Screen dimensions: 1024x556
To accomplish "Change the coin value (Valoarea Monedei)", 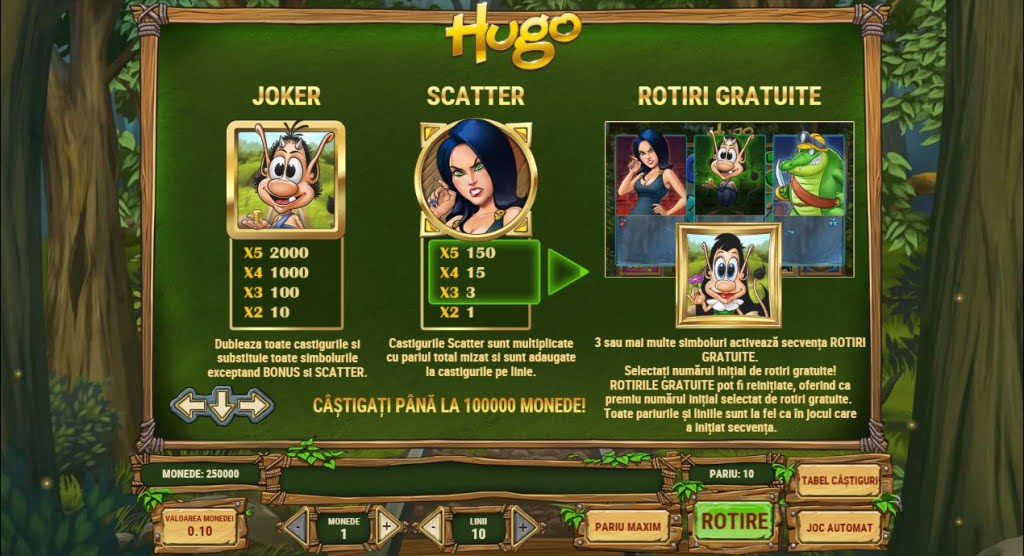I will [200, 525].
